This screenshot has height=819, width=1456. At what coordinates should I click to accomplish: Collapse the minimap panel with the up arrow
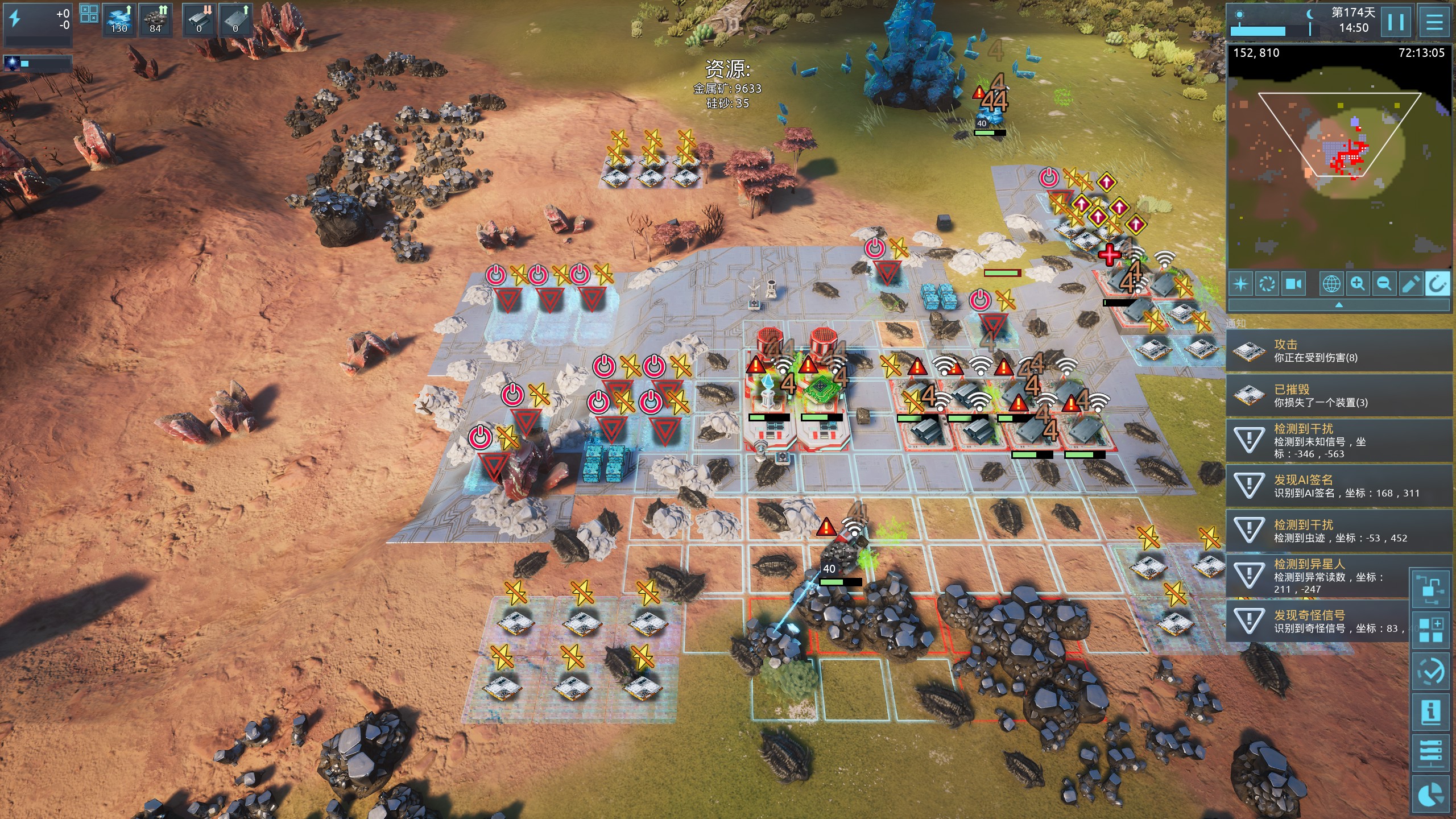coord(1339,305)
